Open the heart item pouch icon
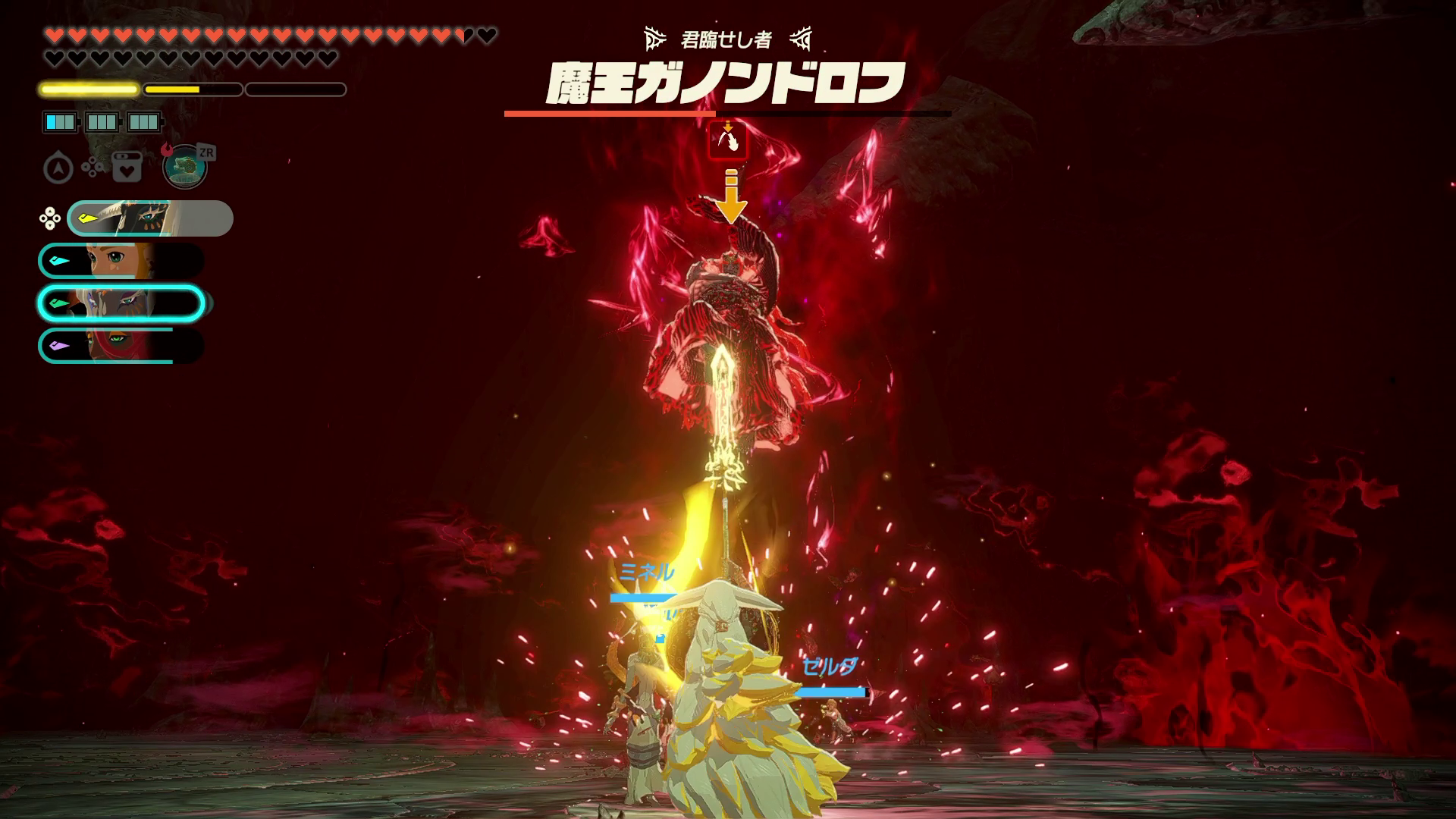1456x819 pixels. click(x=127, y=168)
